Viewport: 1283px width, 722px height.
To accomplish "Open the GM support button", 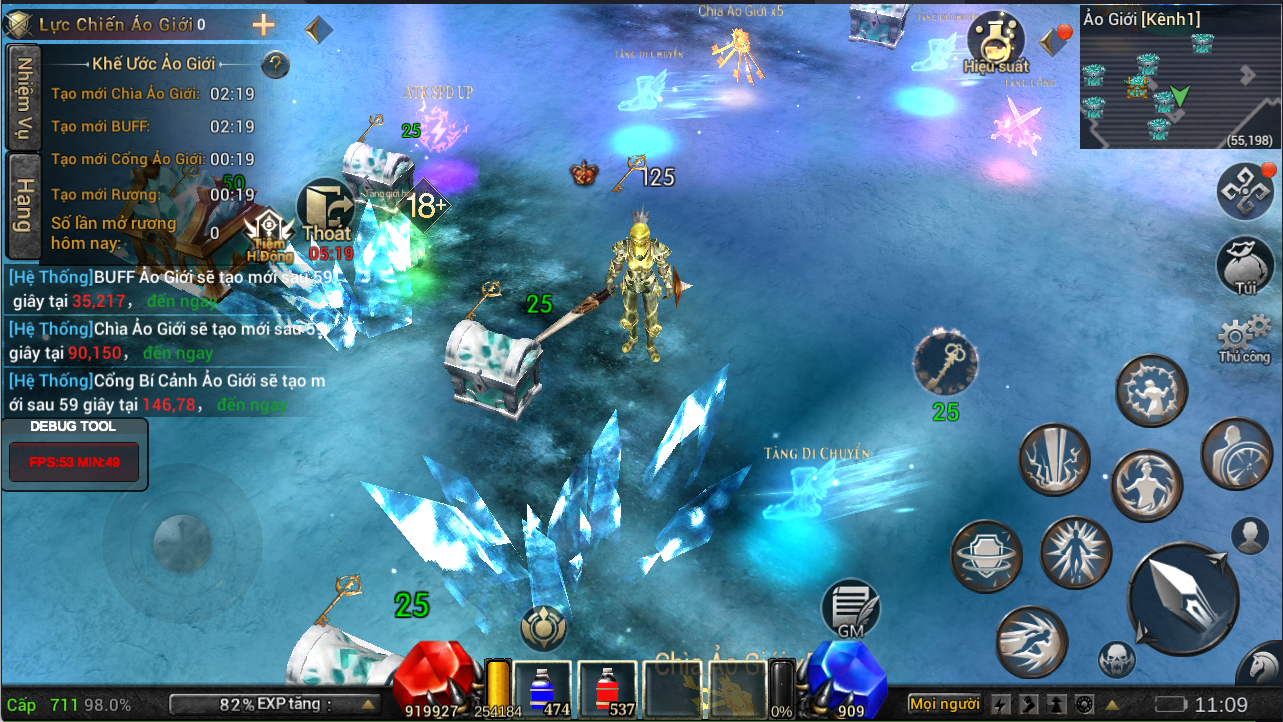I will (x=850, y=609).
